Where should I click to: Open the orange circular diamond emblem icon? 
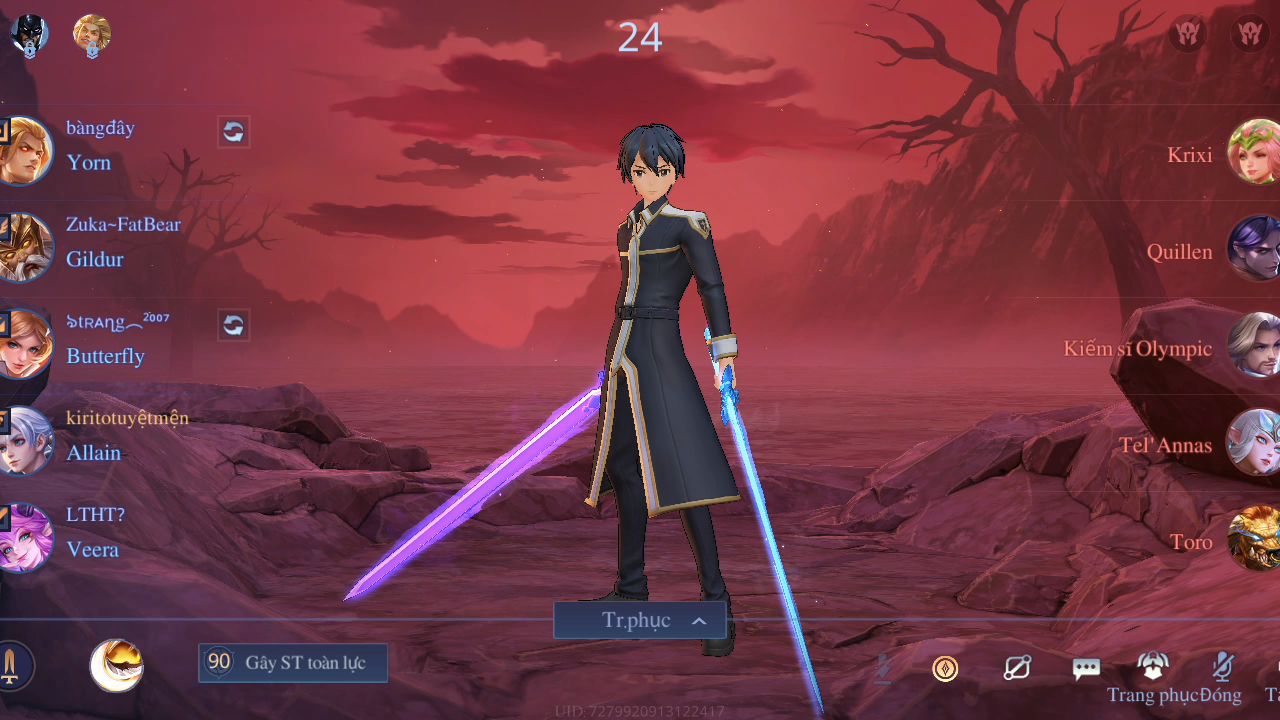coord(945,668)
